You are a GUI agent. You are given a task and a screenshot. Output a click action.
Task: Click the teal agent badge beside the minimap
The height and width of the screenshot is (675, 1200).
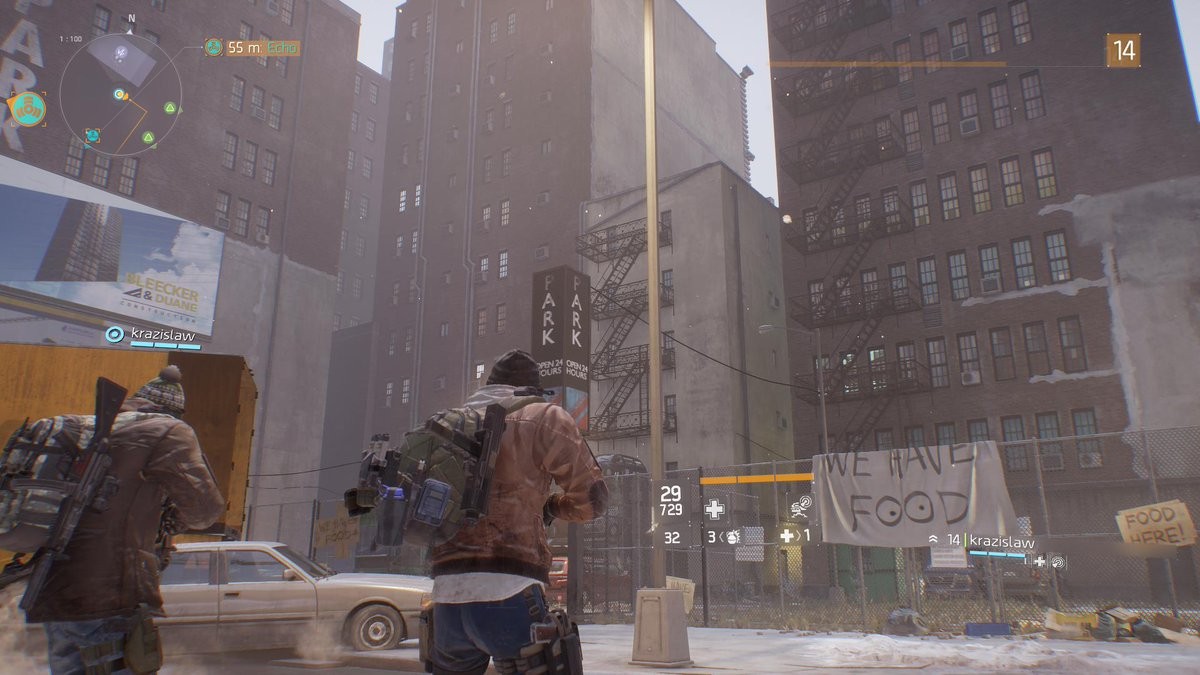(x=28, y=107)
